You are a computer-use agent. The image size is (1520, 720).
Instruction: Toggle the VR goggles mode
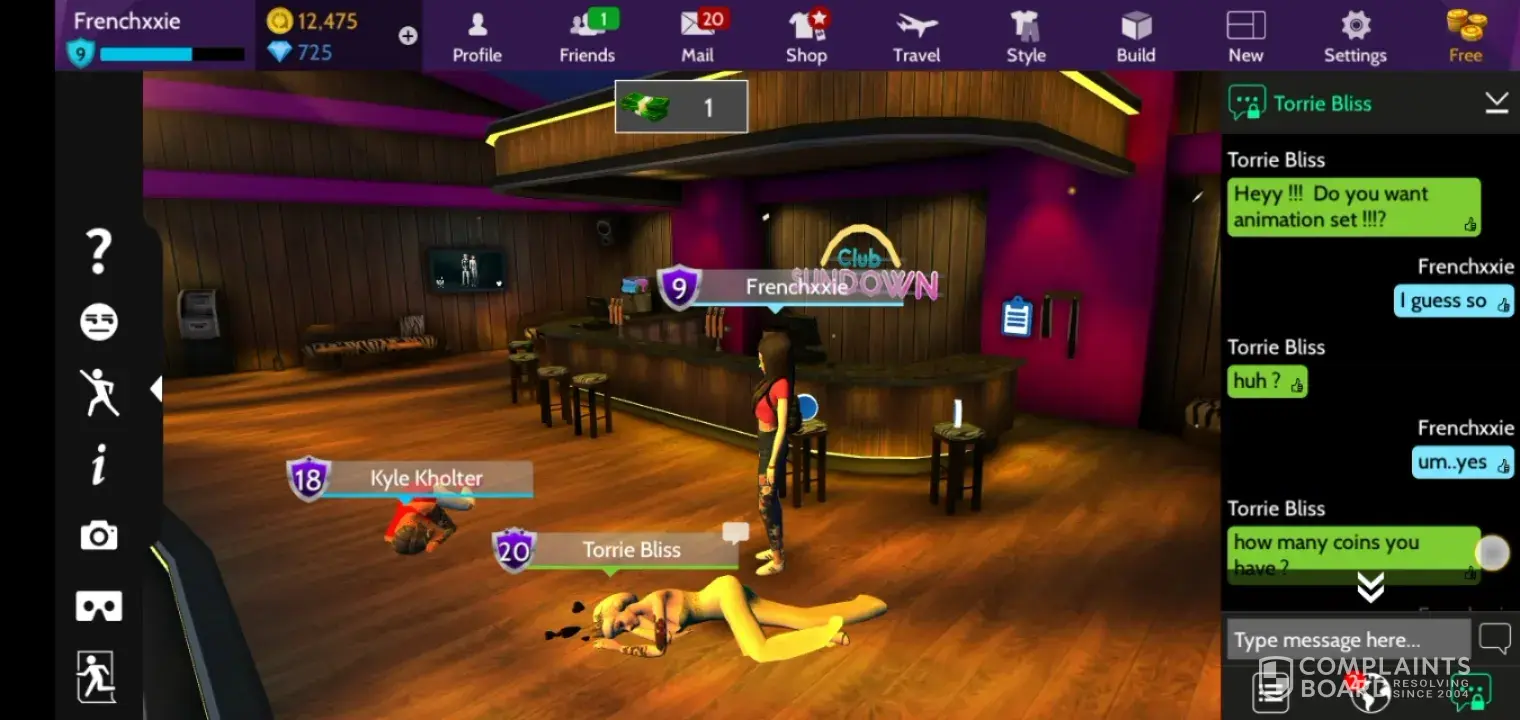[x=98, y=606]
